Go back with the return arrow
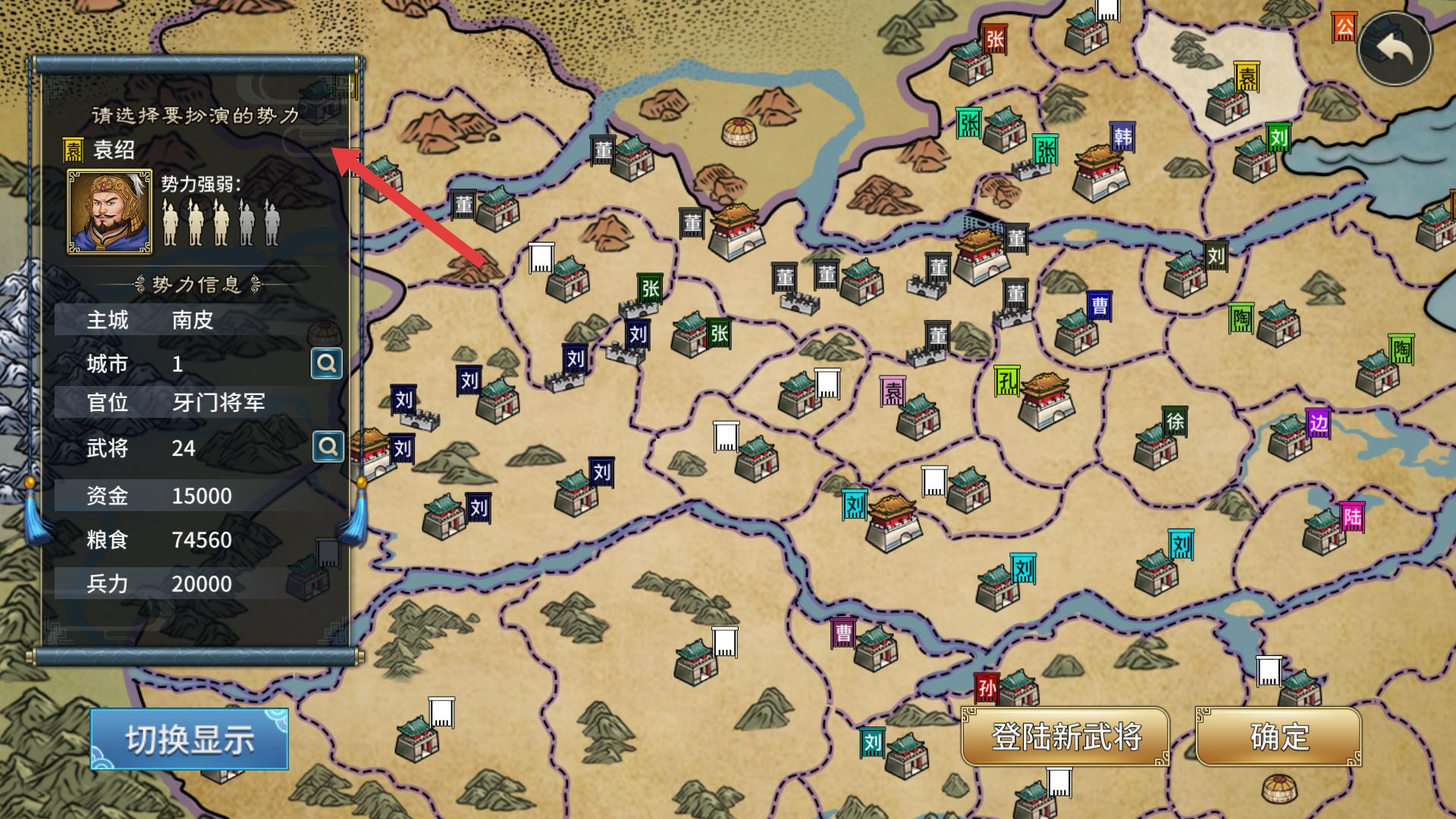This screenshot has height=819, width=1456. coord(1395,49)
